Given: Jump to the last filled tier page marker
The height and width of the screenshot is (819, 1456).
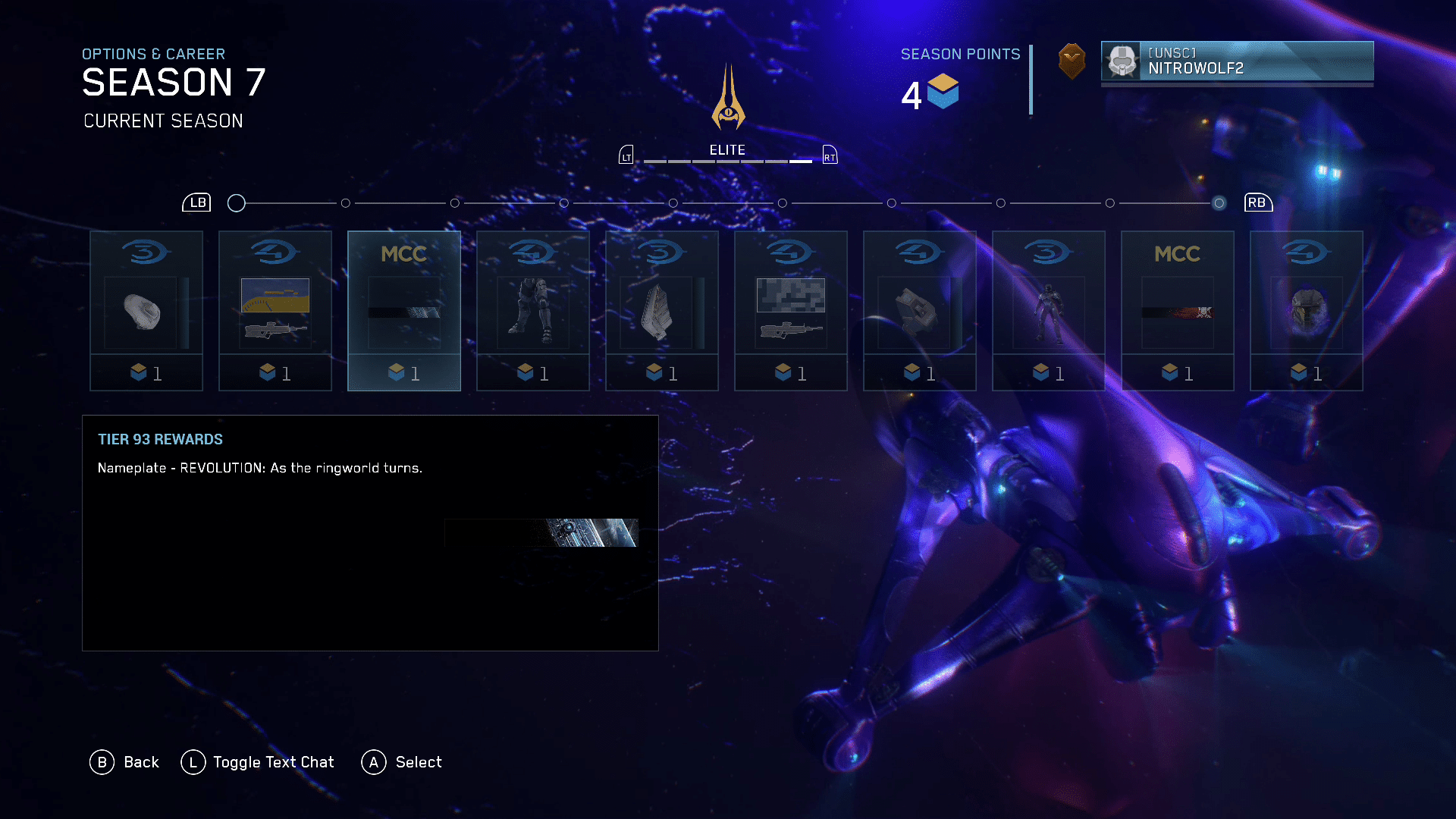Looking at the screenshot, I should coord(1219,203).
